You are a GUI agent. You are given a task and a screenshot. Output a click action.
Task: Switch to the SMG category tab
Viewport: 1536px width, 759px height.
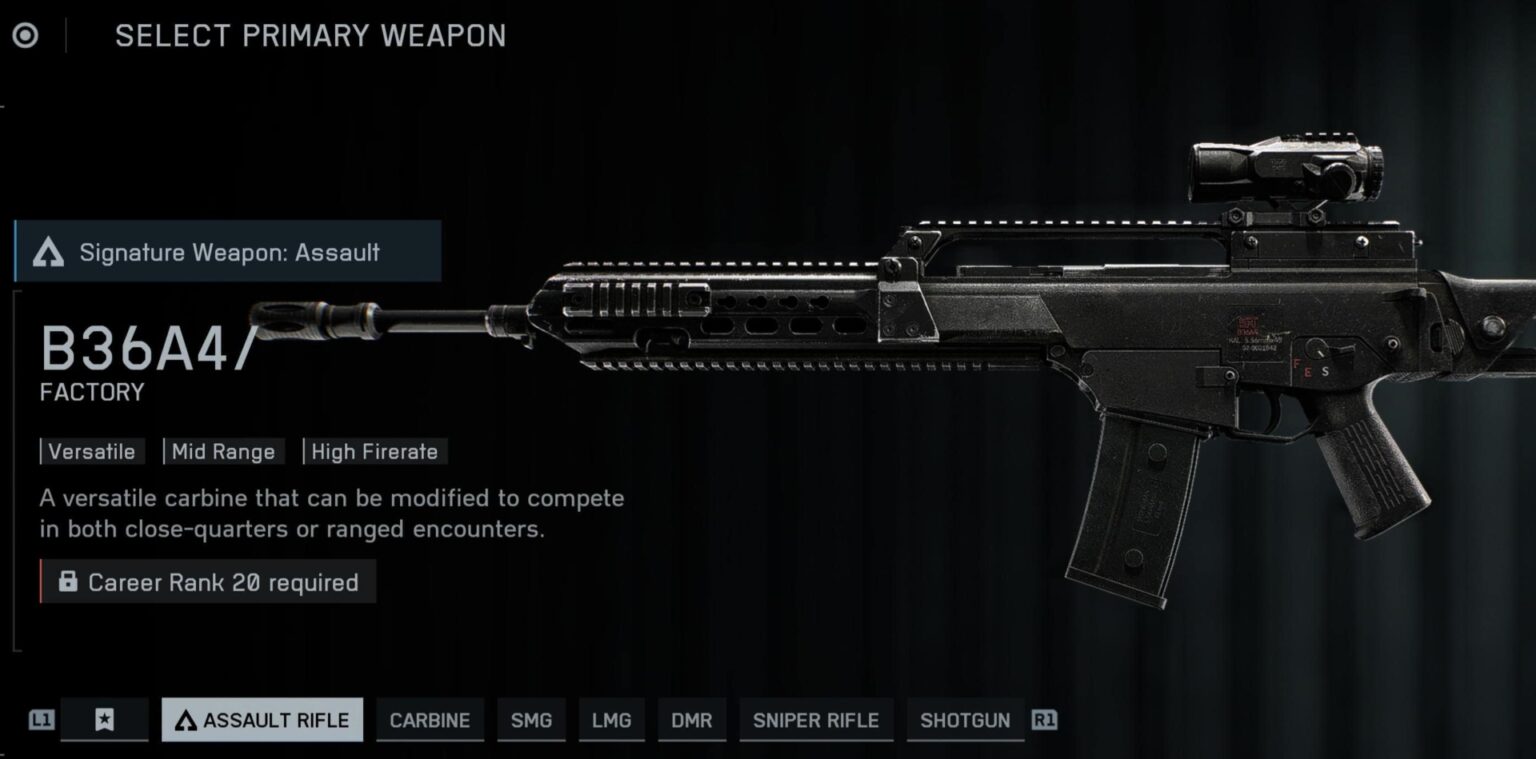[x=532, y=720]
